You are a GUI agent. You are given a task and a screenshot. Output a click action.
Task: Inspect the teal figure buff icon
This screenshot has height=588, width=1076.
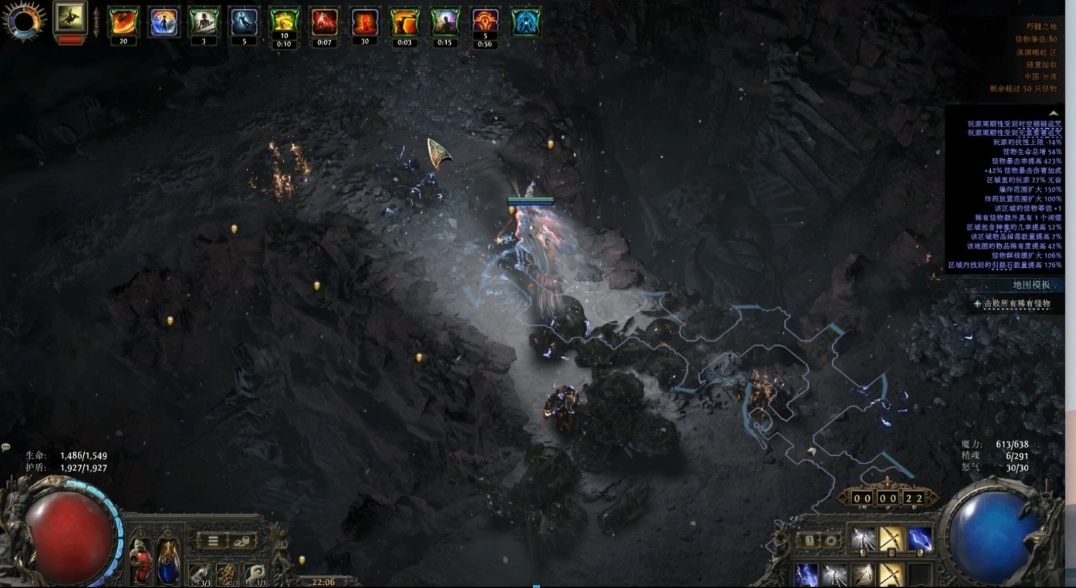tap(526, 22)
